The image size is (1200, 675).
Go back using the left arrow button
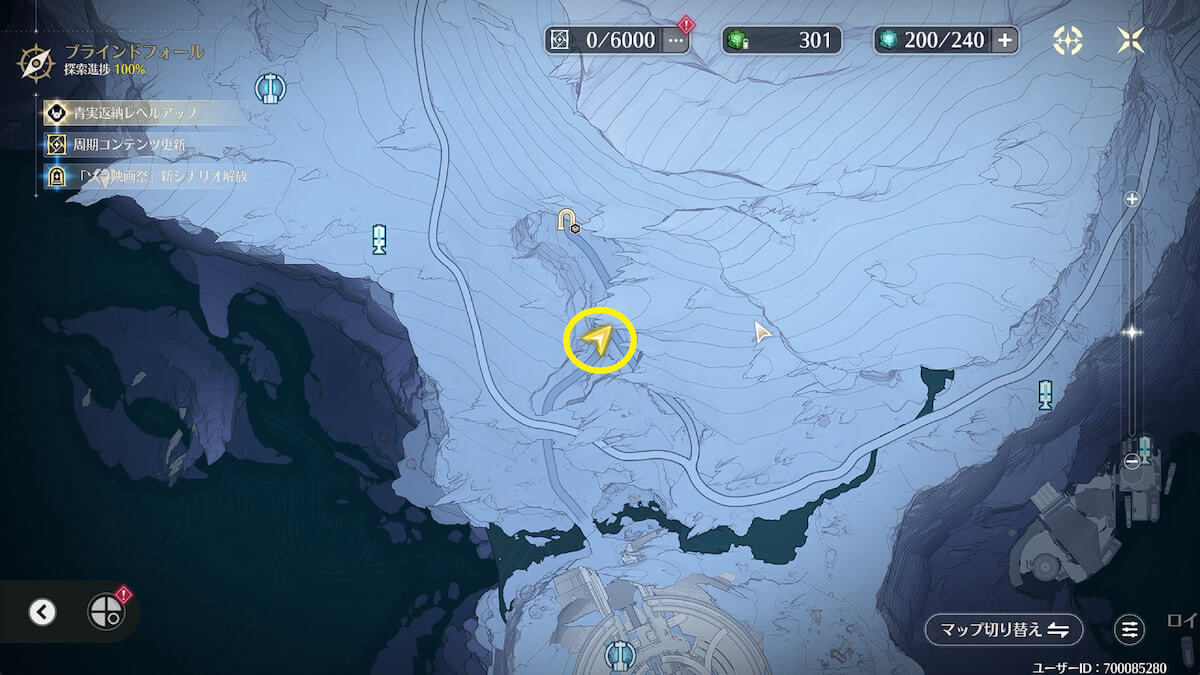coord(42,612)
